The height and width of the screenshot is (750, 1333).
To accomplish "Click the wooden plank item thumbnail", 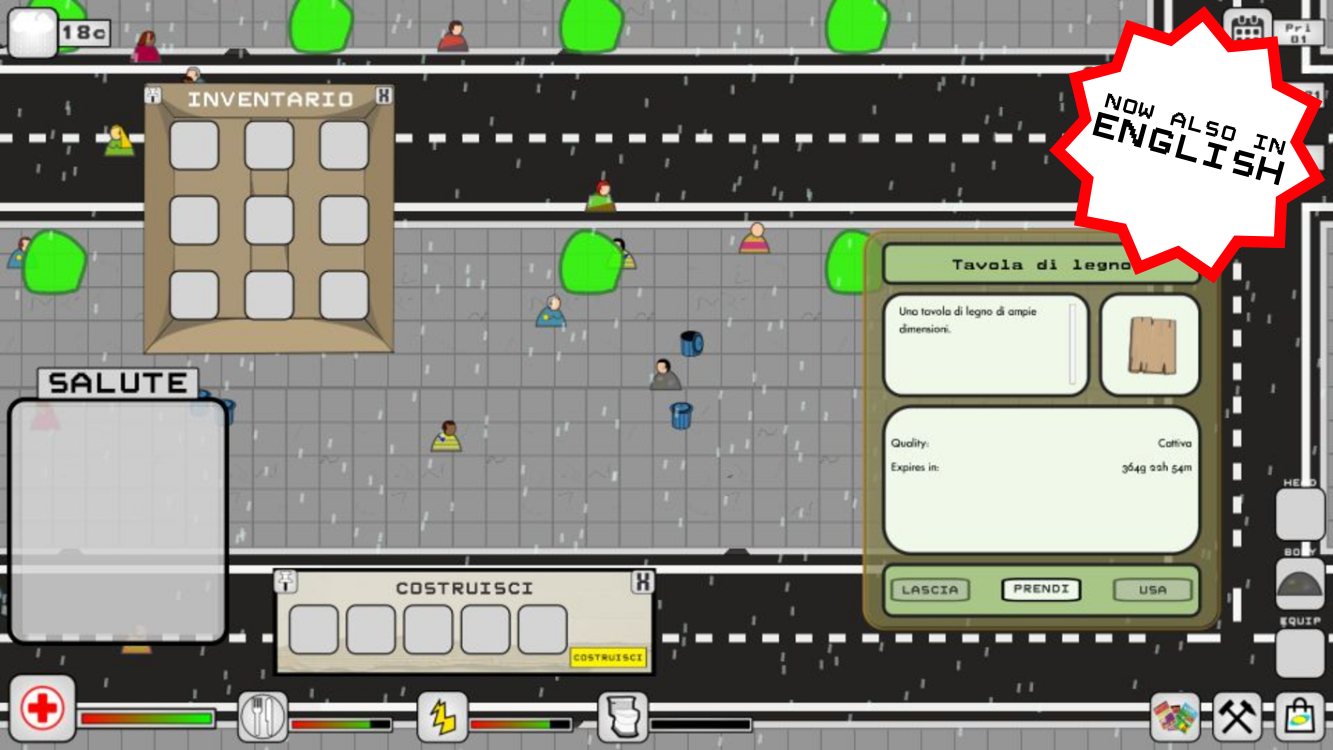I will click(1150, 345).
